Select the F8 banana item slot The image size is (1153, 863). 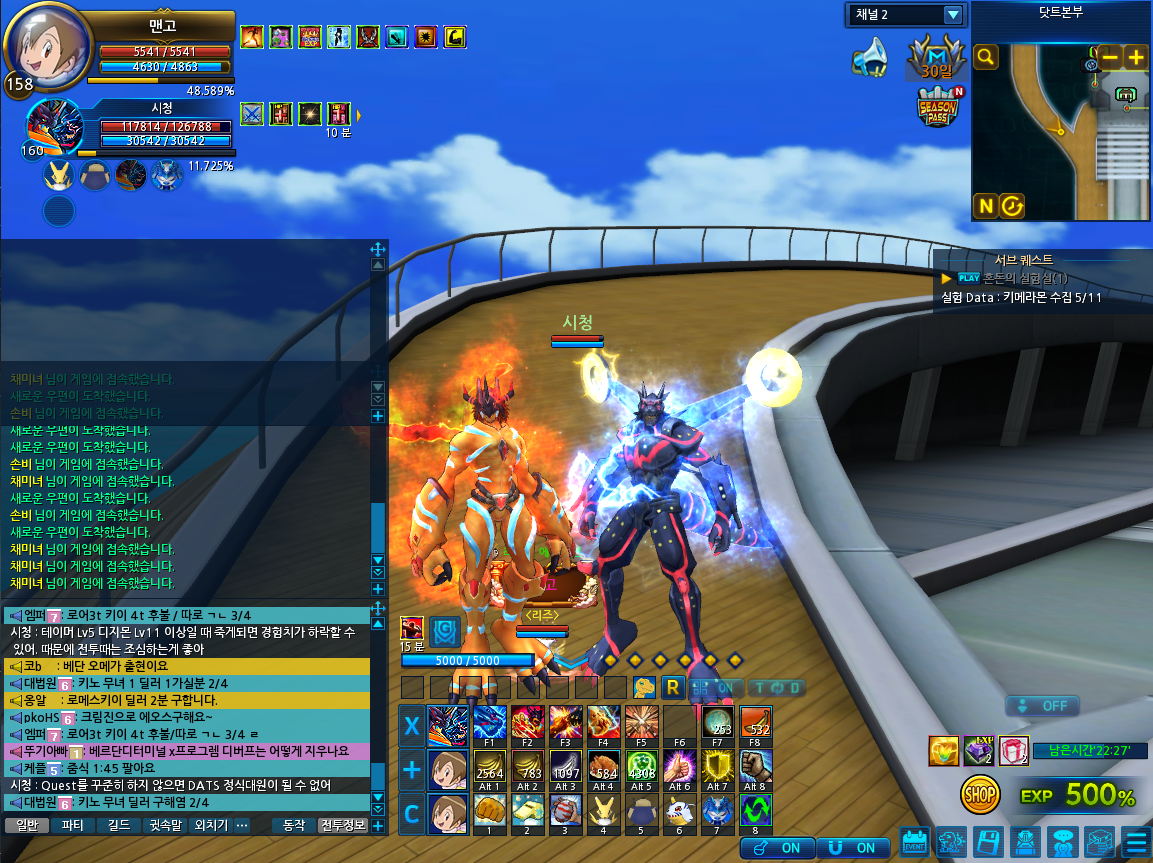coord(753,723)
